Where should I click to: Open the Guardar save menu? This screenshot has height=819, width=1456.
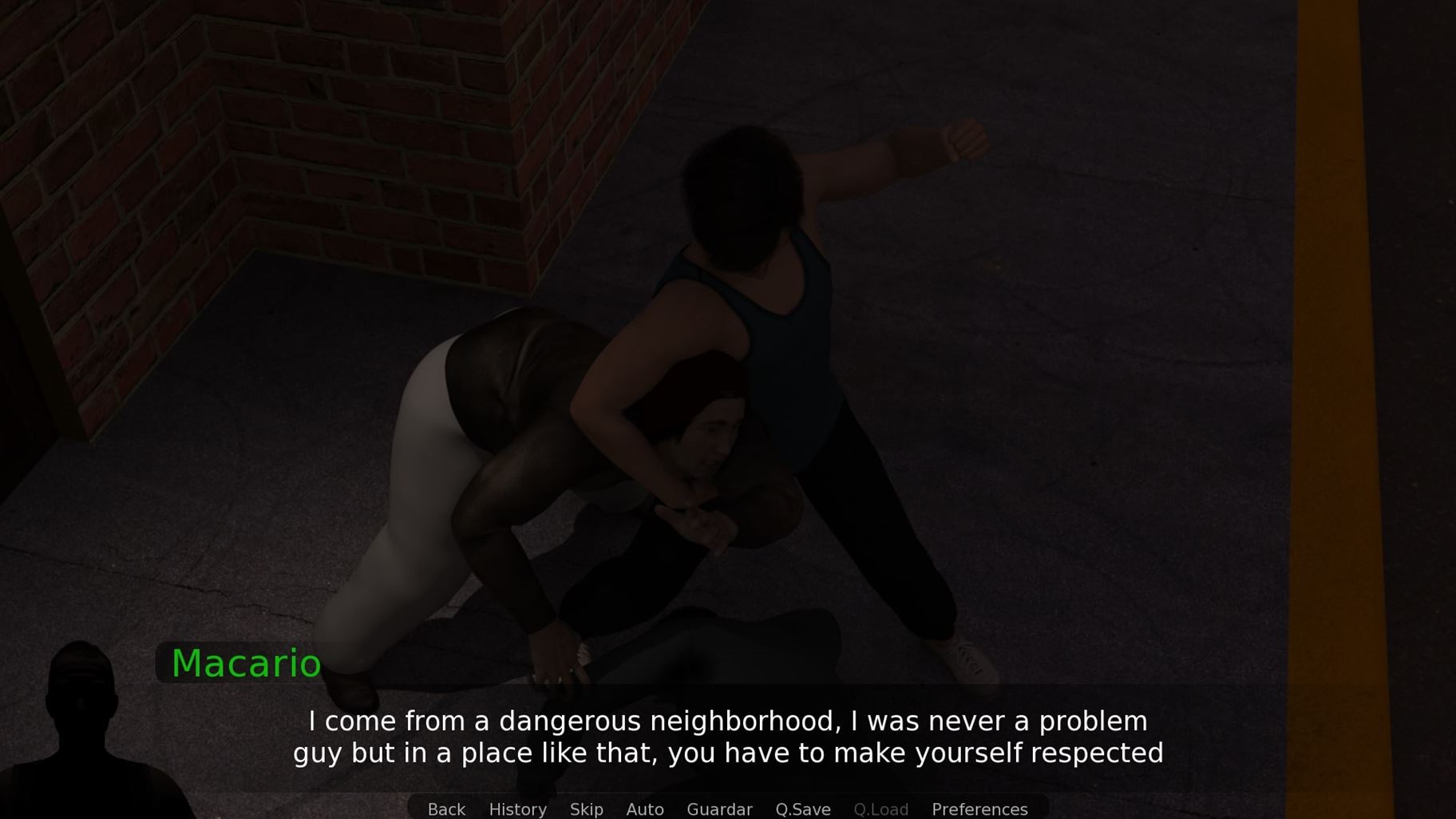719,809
